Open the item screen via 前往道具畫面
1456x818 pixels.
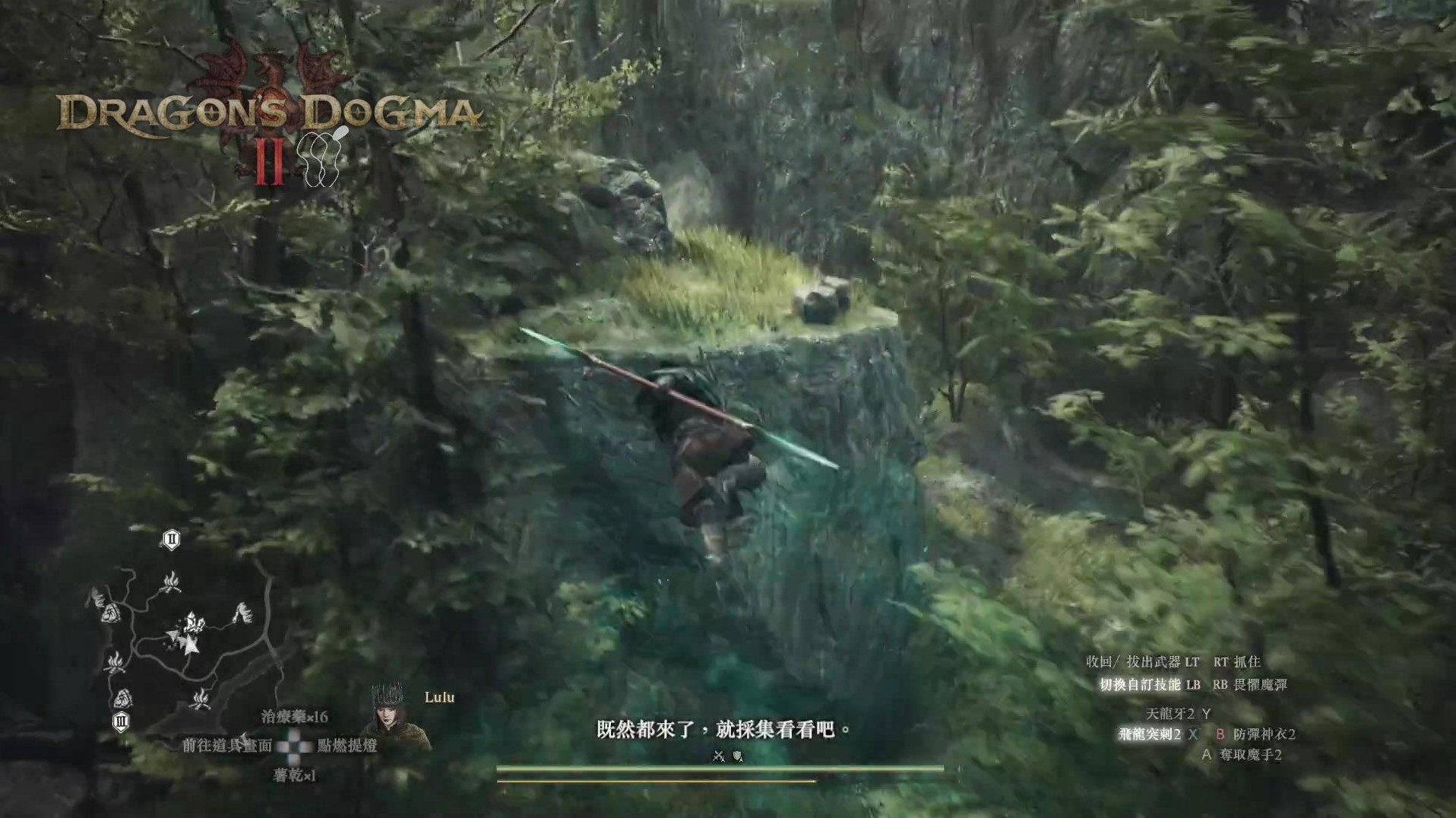point(227,746)
